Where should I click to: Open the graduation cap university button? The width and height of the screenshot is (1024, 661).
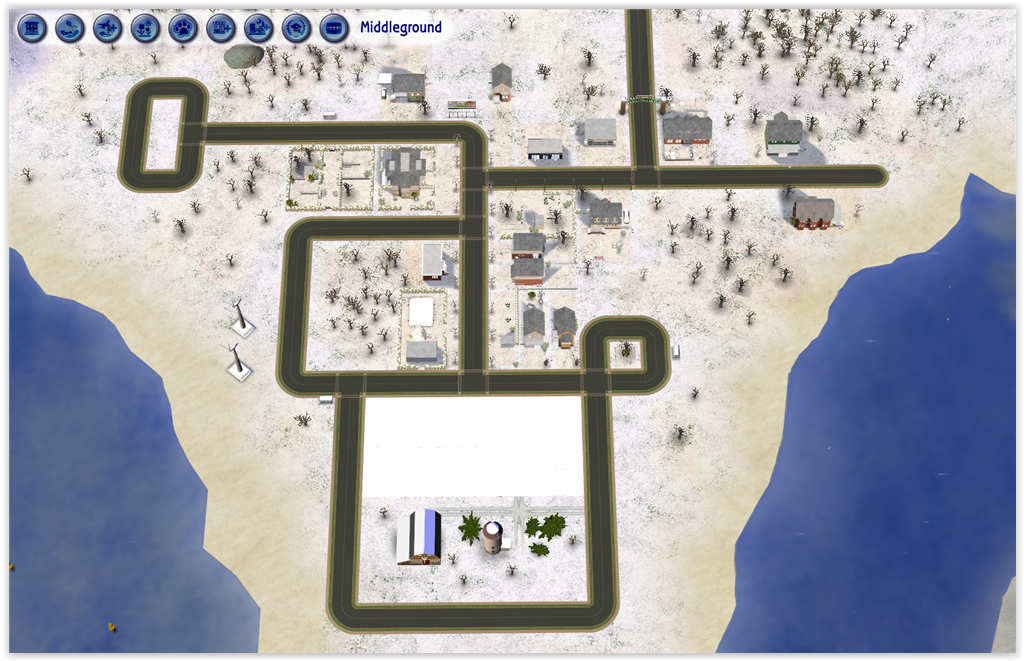click(296, 27)
